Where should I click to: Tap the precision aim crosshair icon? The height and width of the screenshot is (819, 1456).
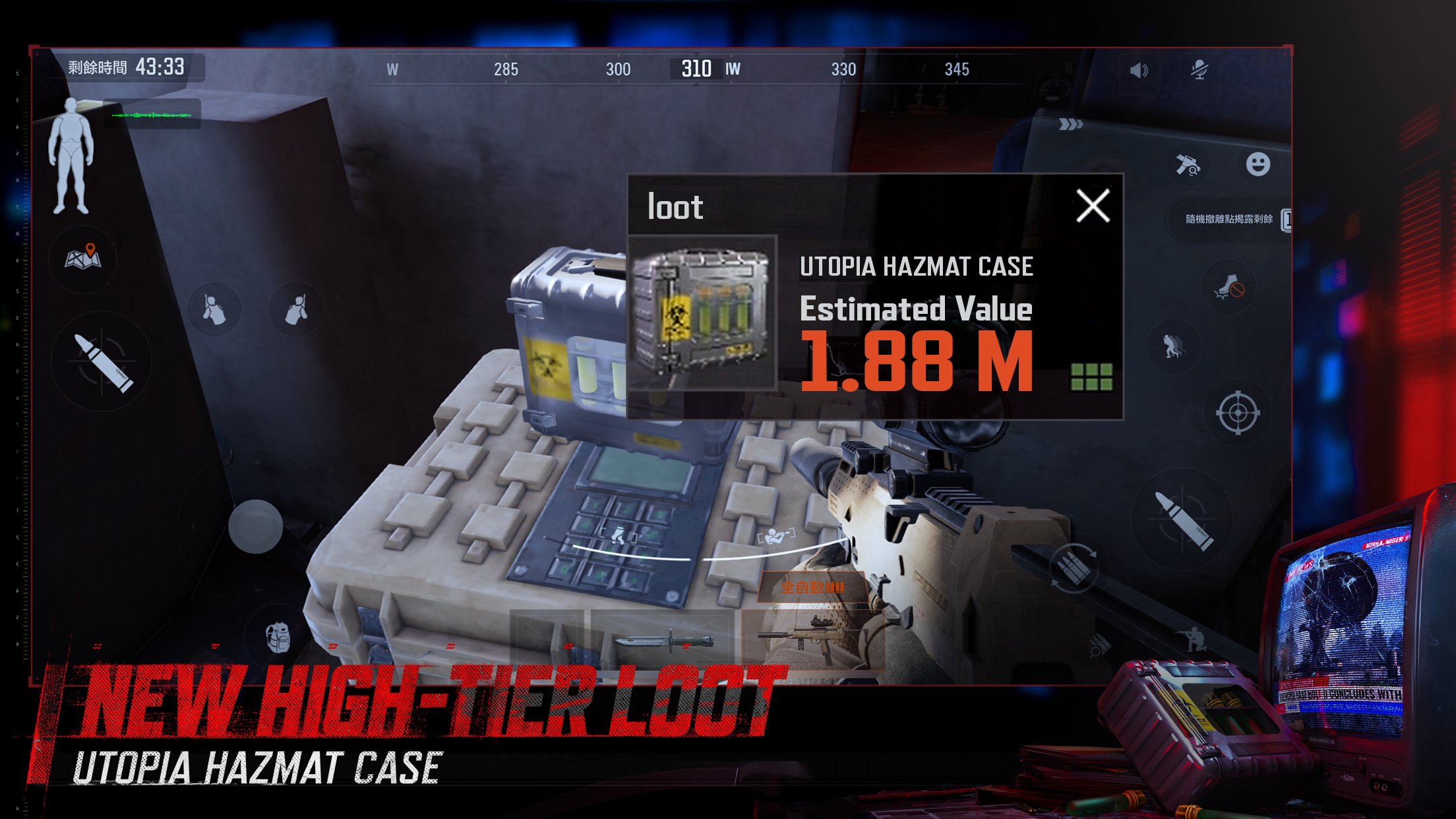[x=1238, y=412]
